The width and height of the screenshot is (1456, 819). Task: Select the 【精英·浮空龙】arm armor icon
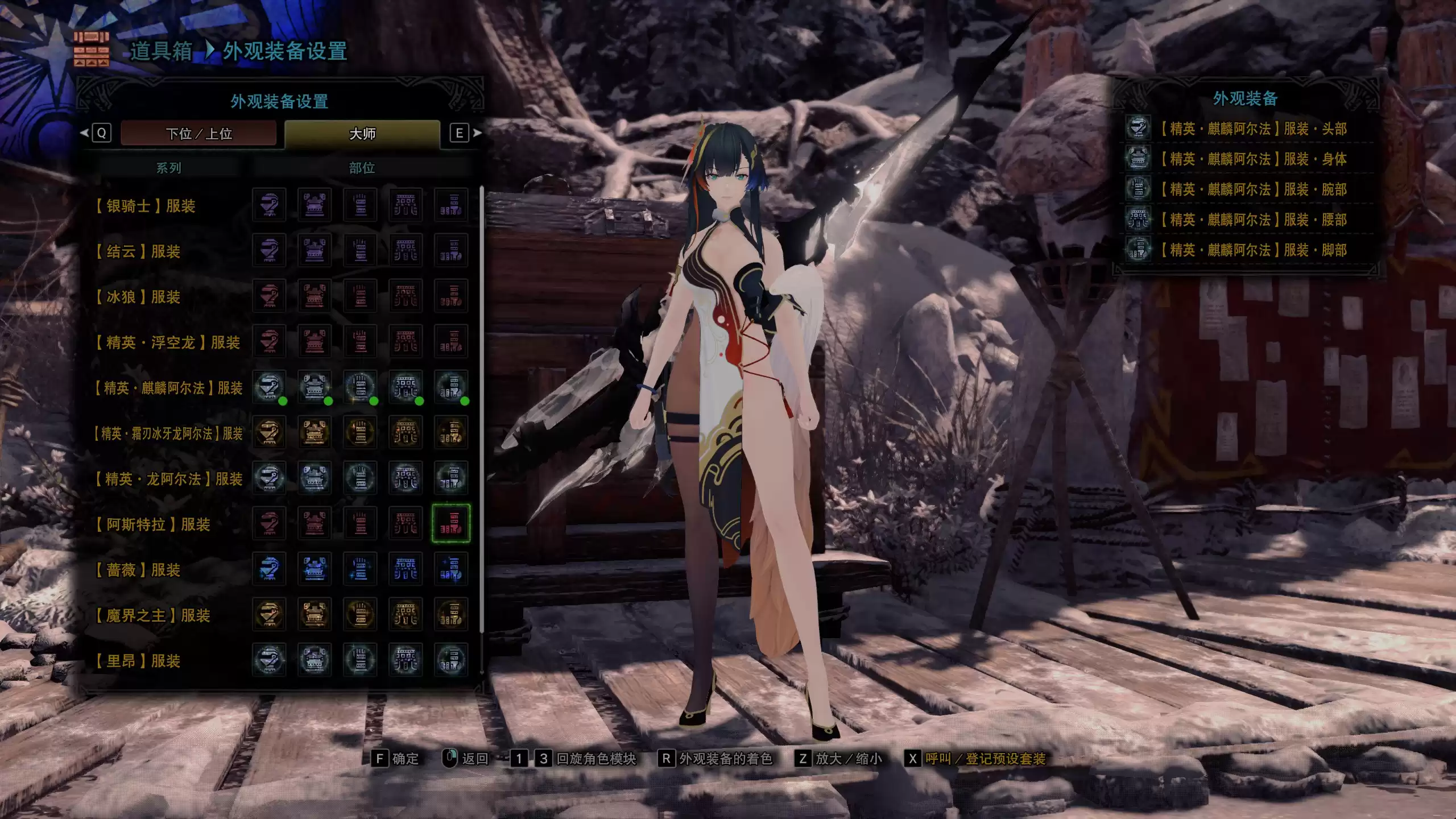click(362, 342)
